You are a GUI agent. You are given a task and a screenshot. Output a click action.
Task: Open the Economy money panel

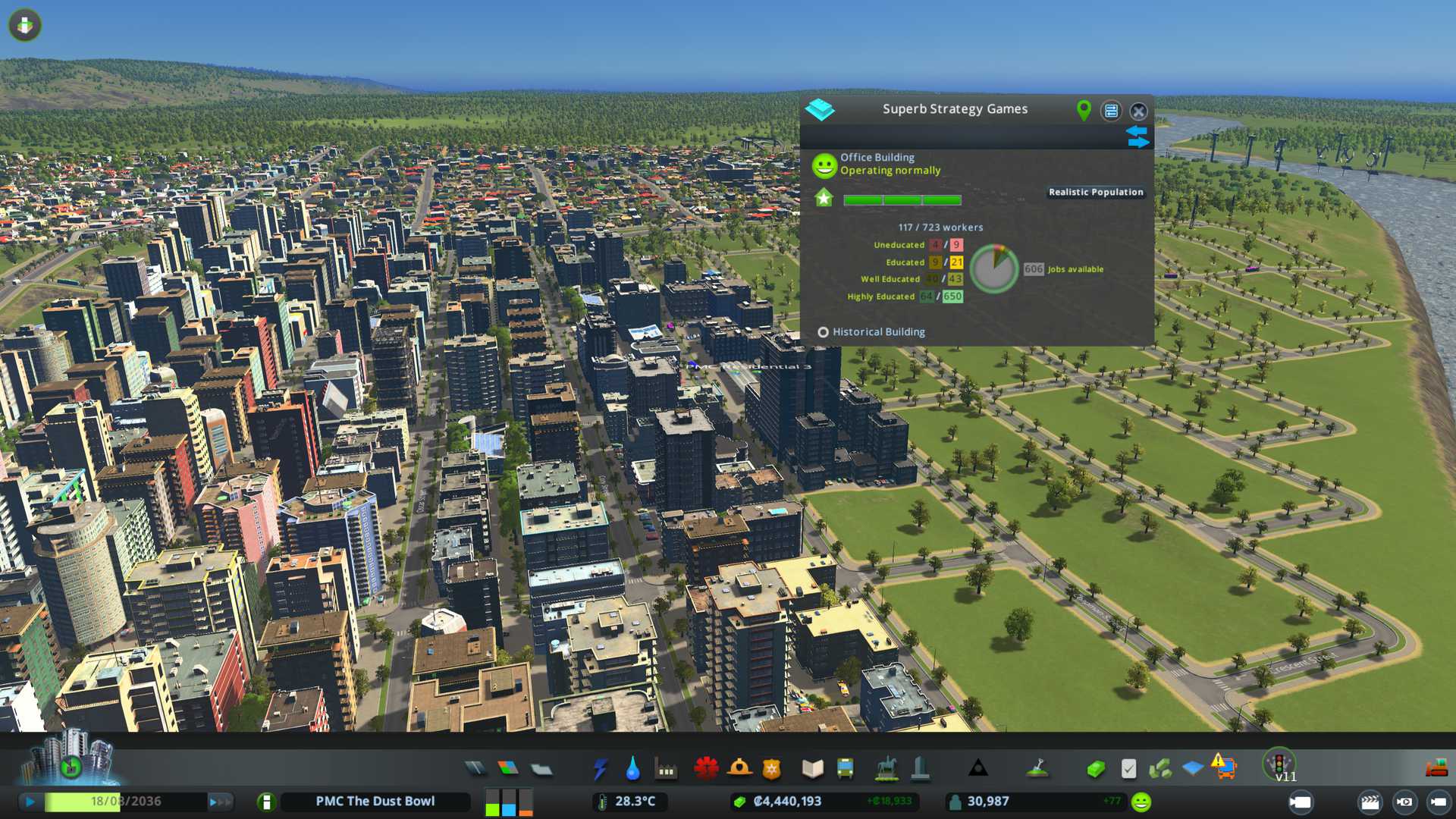pos(1095,769)
